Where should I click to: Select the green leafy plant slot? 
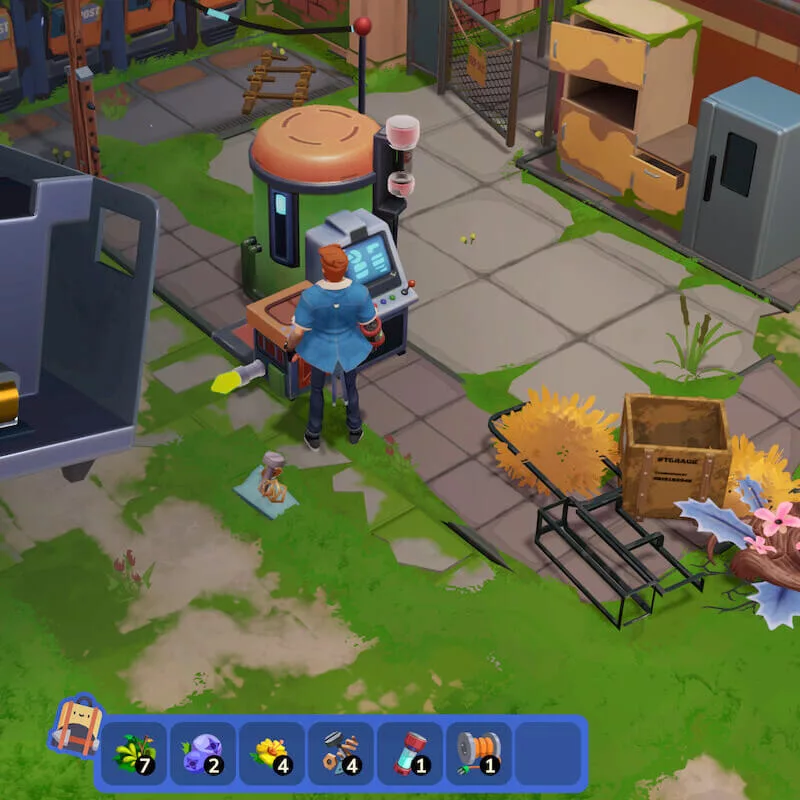(133, 753)
